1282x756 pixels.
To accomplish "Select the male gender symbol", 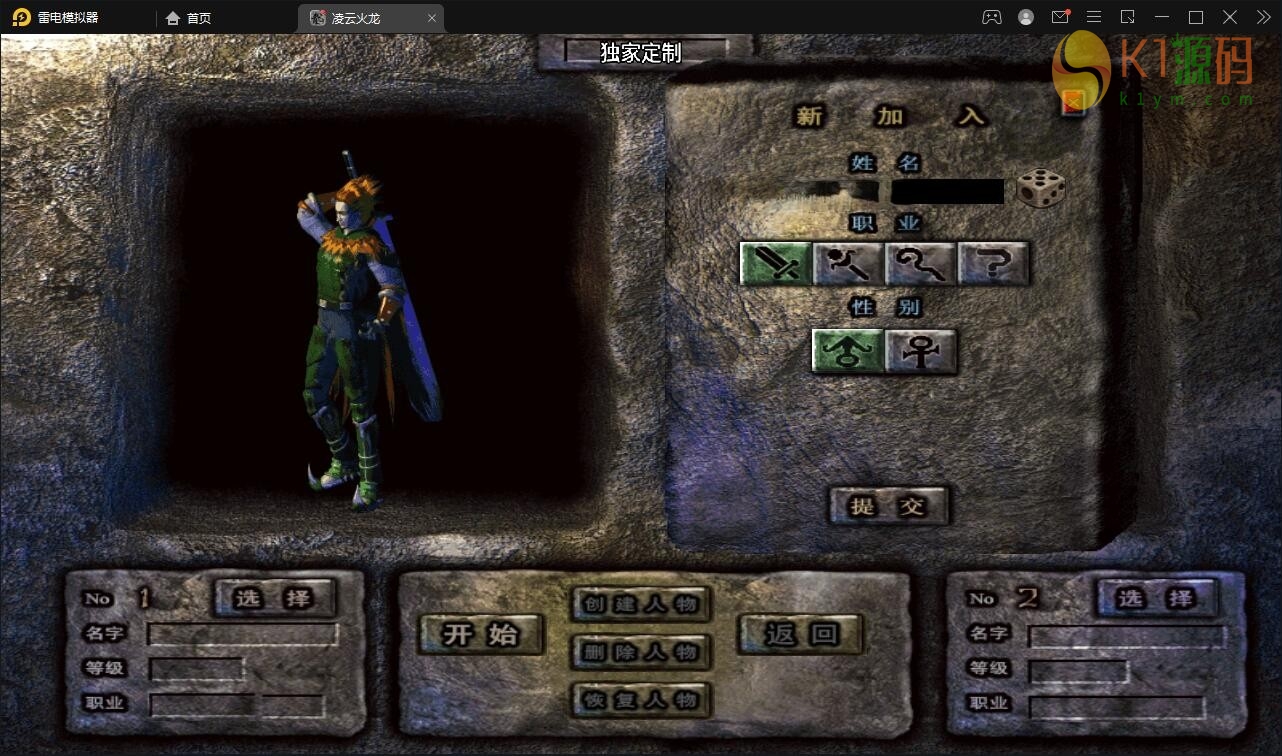I will 847,351.
